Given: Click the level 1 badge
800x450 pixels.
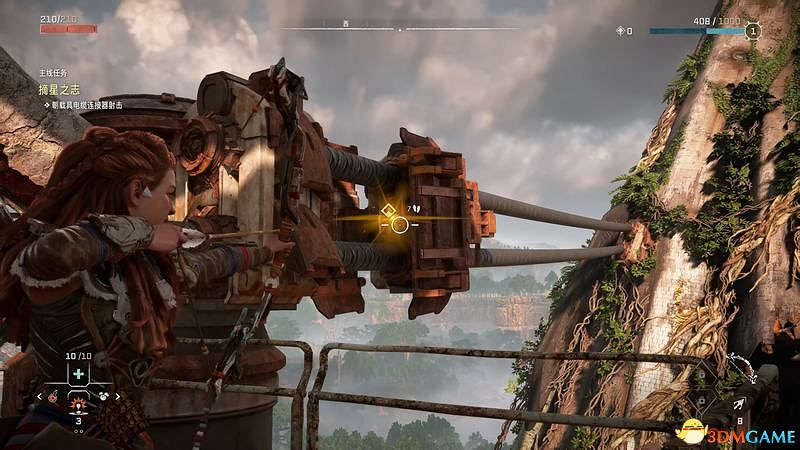Looking at the screenshot, I should [754, 31].
